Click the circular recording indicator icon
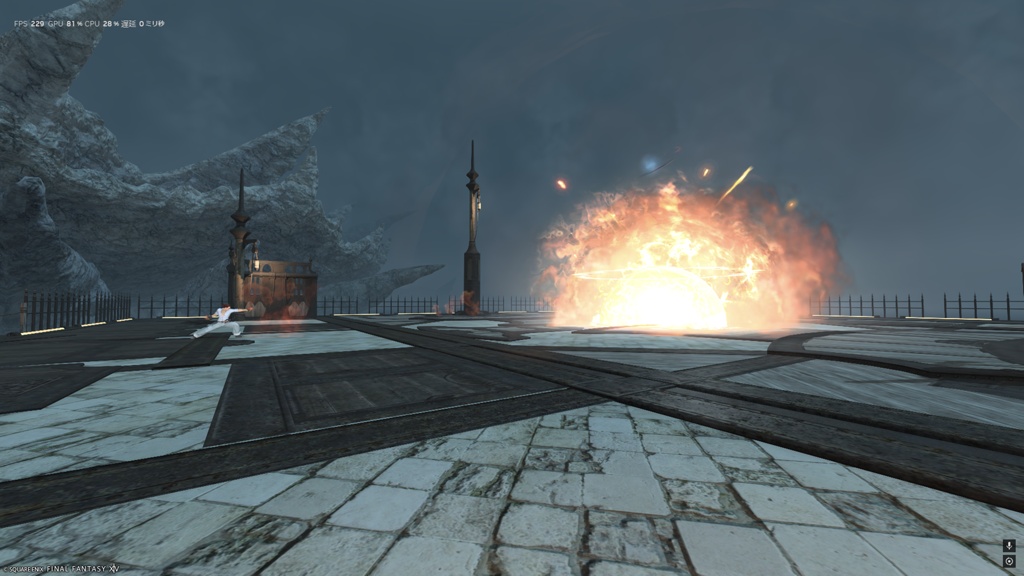Viewport: 1024px width, 576px height. click(x=1009, y=561)
